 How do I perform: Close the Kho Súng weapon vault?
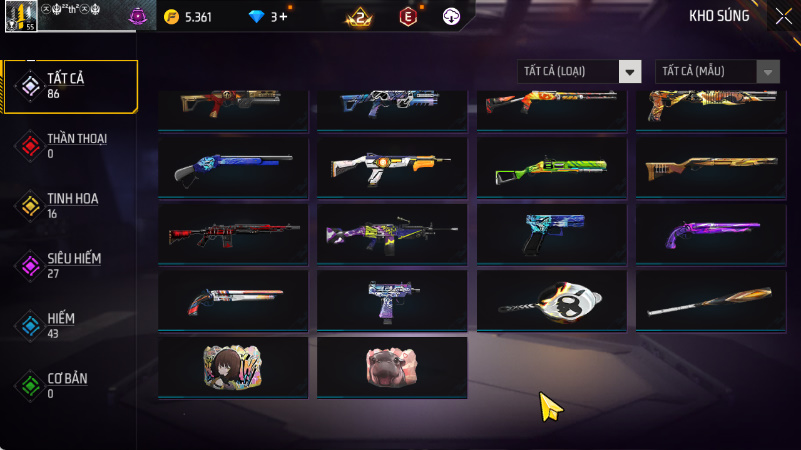pos(783,15)
